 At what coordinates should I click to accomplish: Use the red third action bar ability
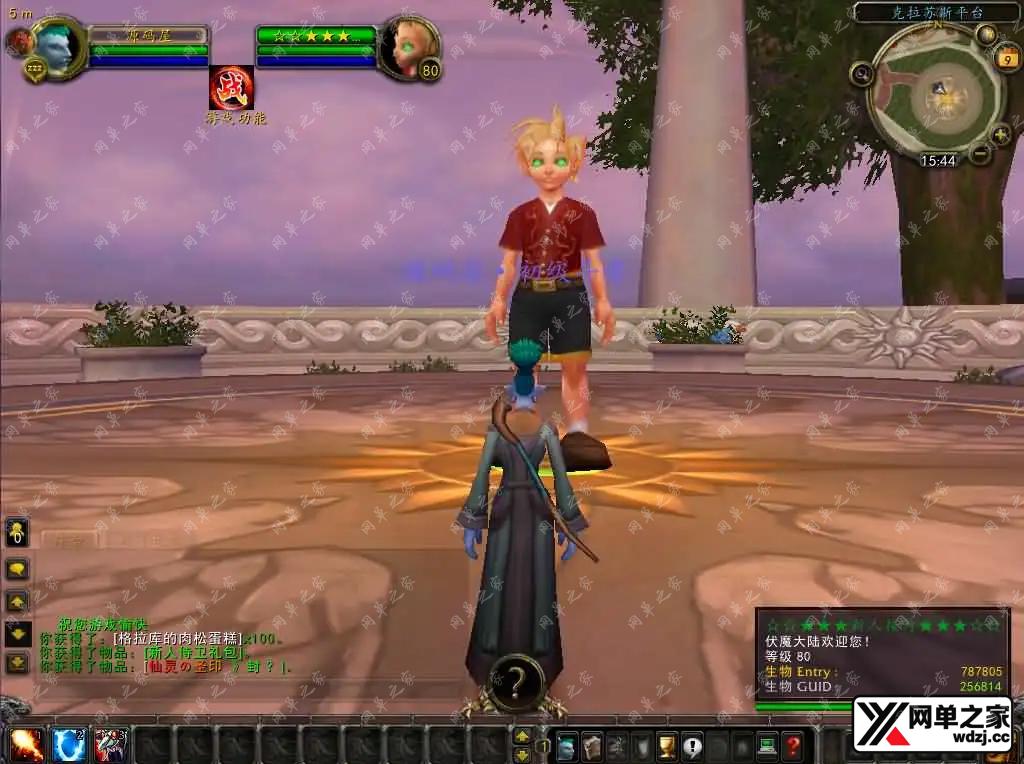111,745
